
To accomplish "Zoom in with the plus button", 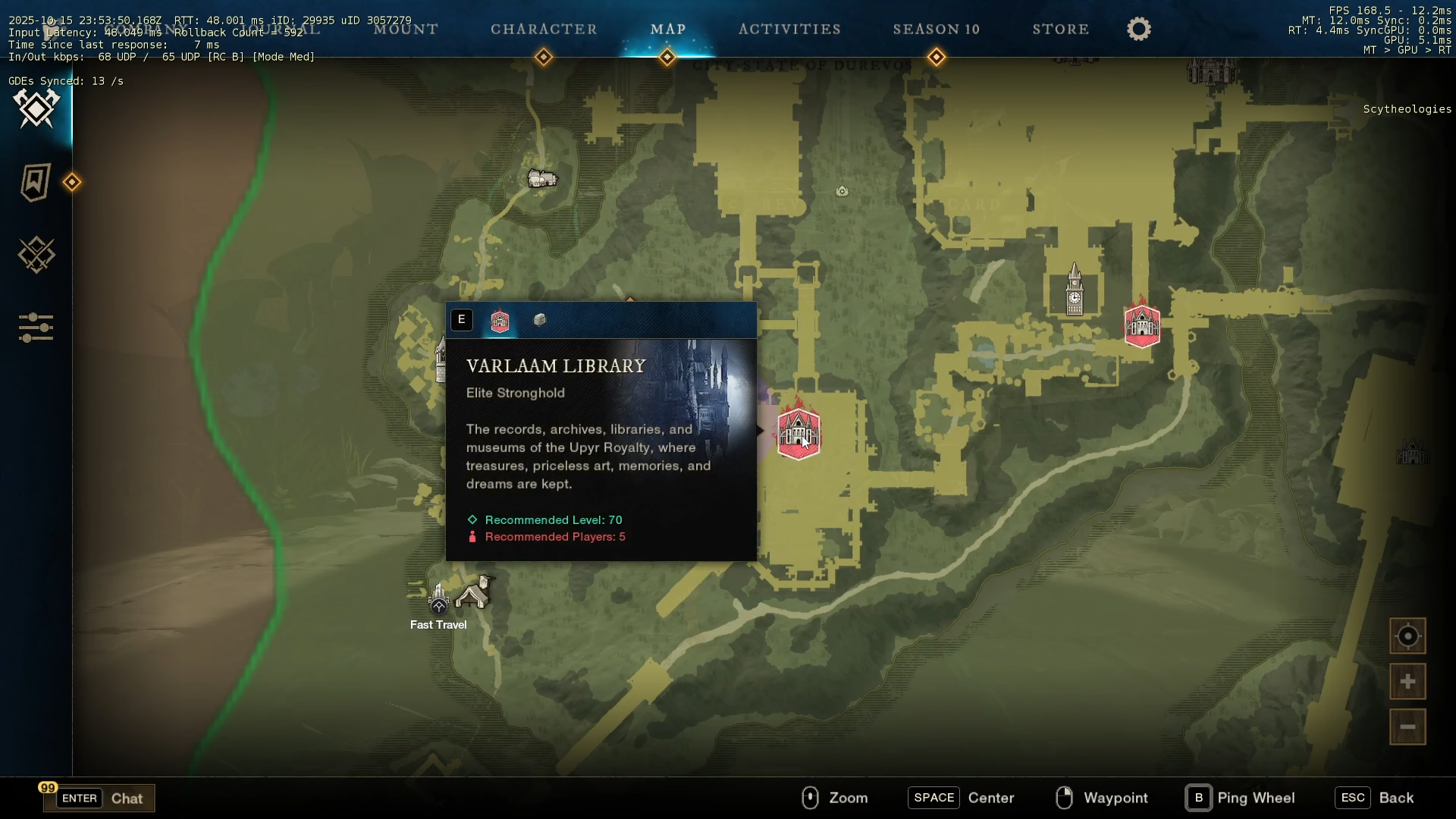I will pyautogui.click(x=1407, y=682).
